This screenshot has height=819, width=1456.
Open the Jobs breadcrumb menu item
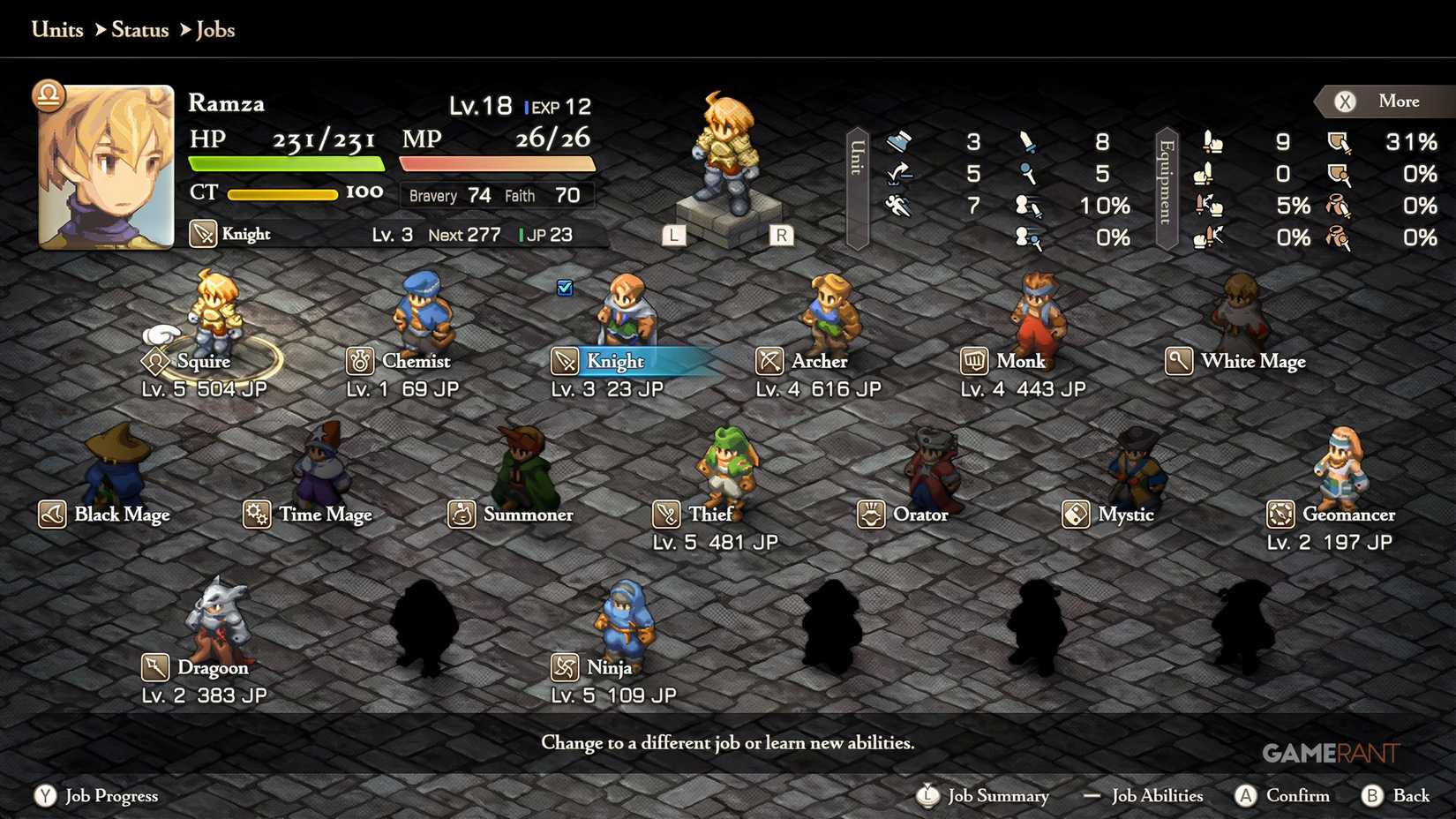(x=216, y=29)
